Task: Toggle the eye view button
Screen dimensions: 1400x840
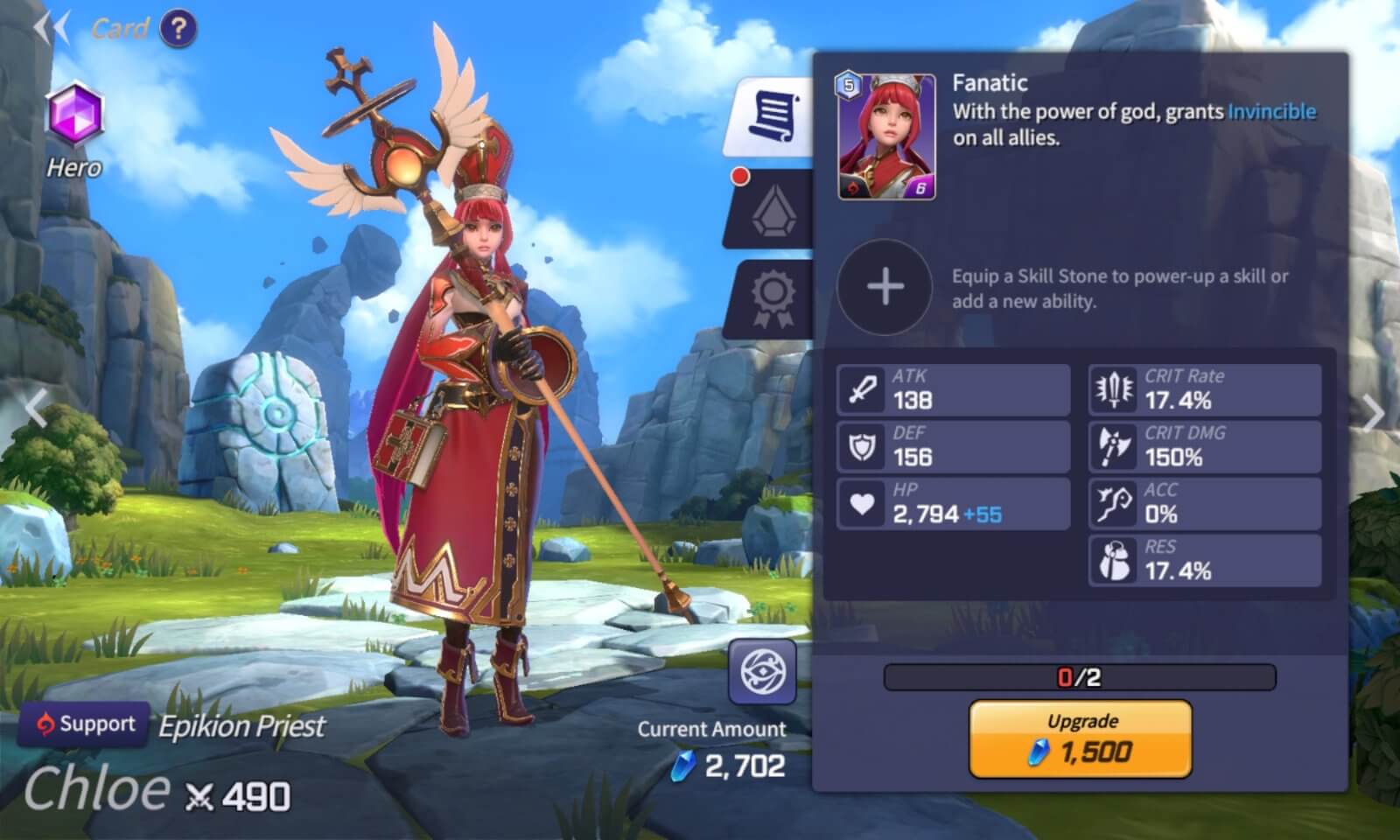Action: coord(762,671)
